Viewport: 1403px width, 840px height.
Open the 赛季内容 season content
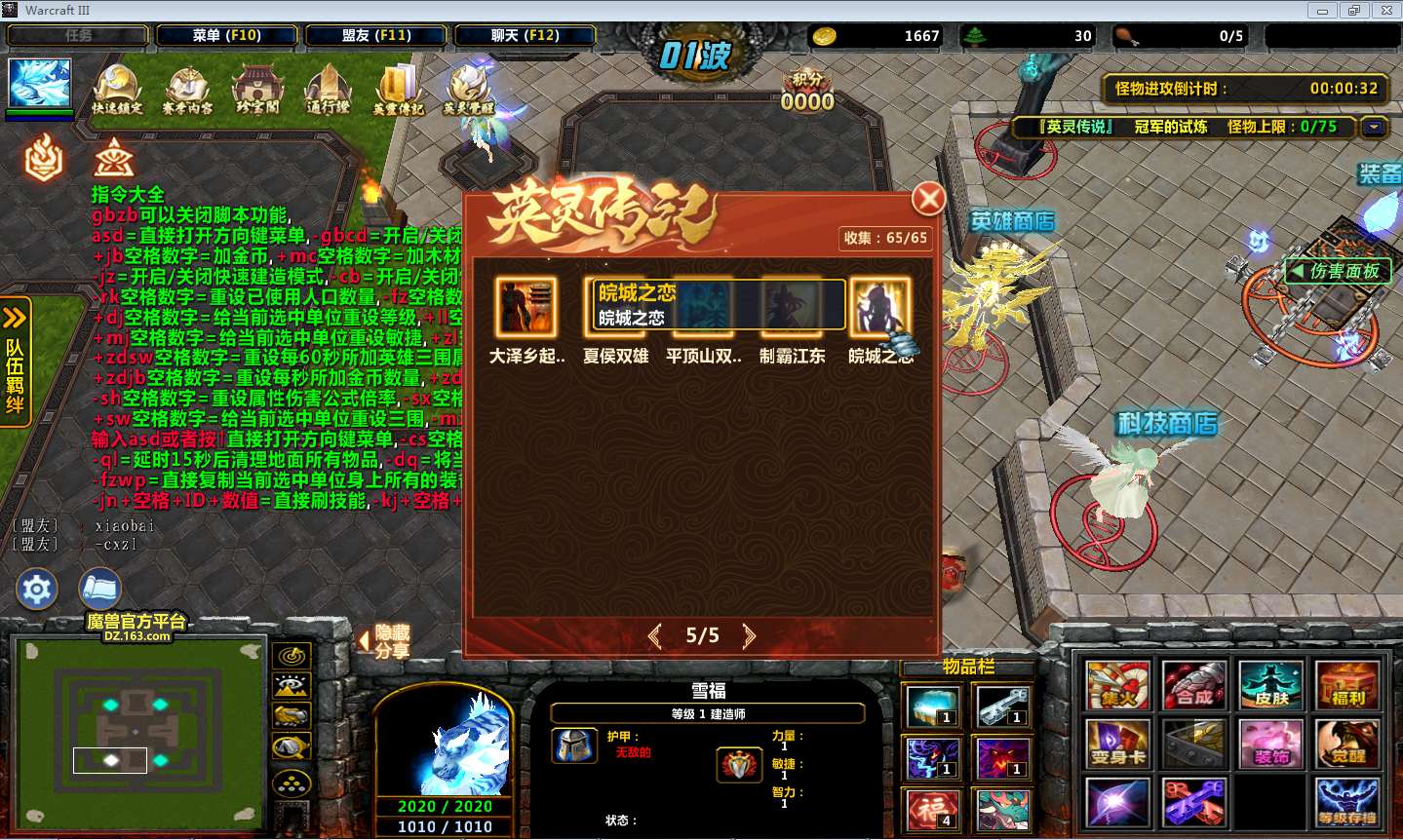(187, 90)
